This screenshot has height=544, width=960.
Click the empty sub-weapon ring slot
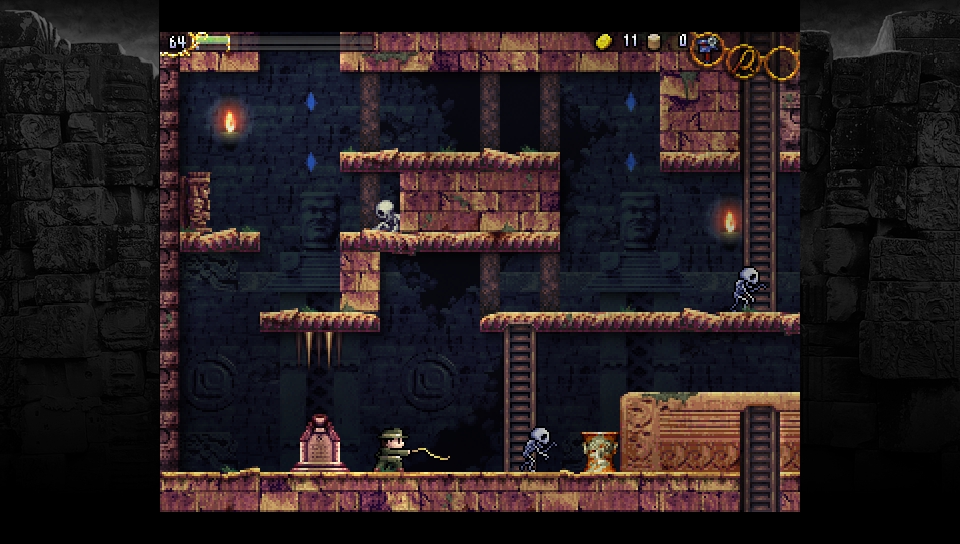tap(782, 63)
